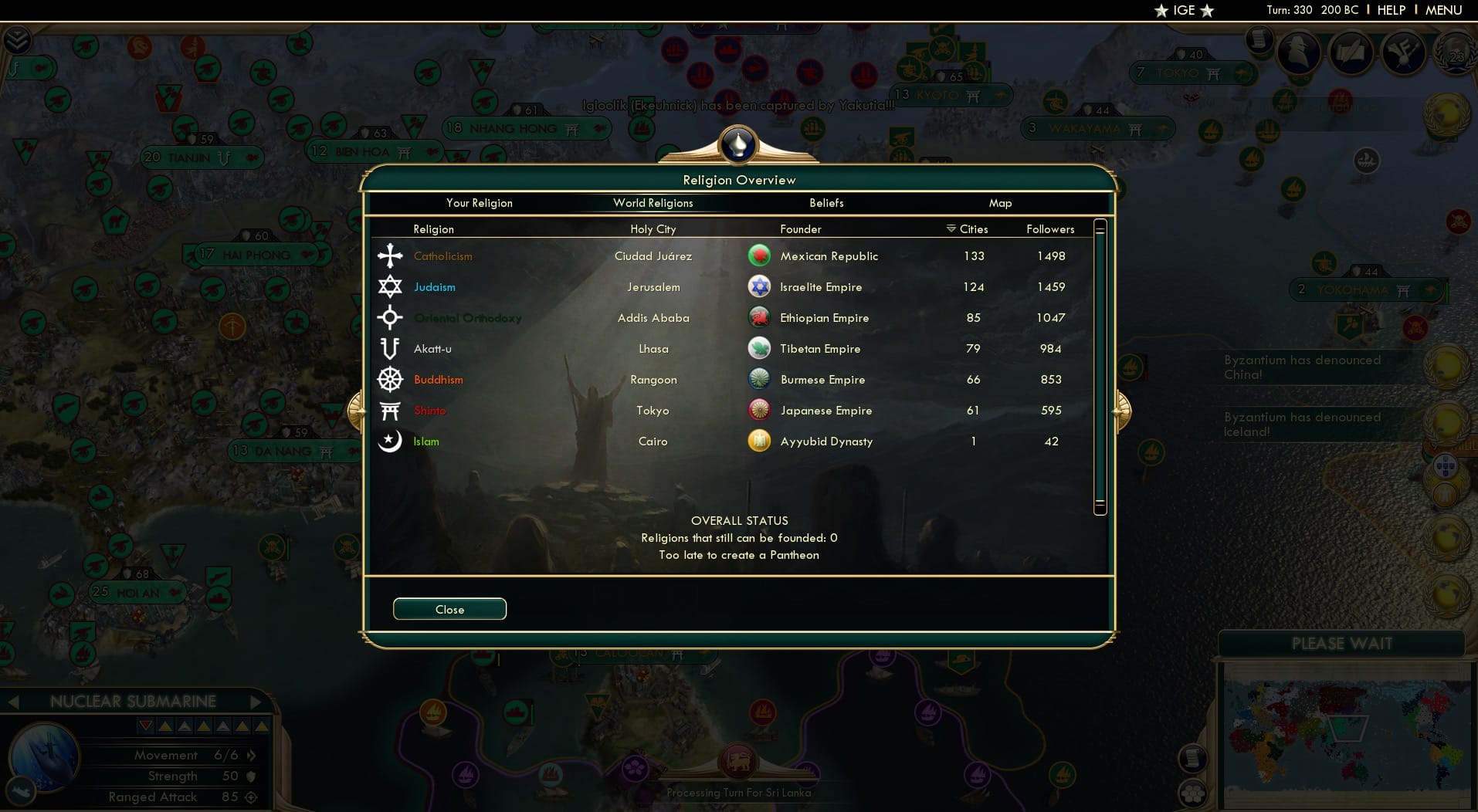
Task: Select the Shinto torii gate icon
Action: tap(391, 410)
